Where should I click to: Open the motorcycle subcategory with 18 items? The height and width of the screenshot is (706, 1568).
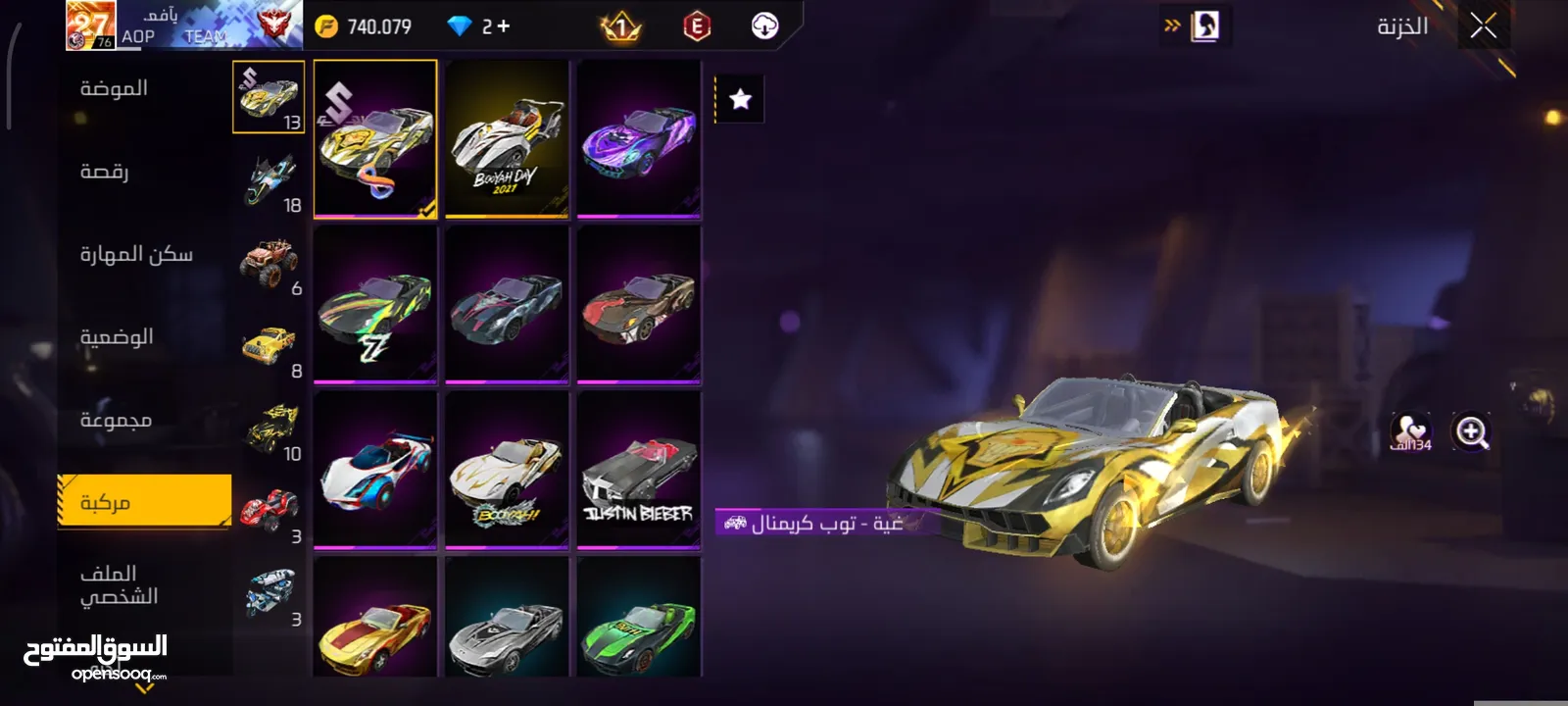[x=269, y=180]
